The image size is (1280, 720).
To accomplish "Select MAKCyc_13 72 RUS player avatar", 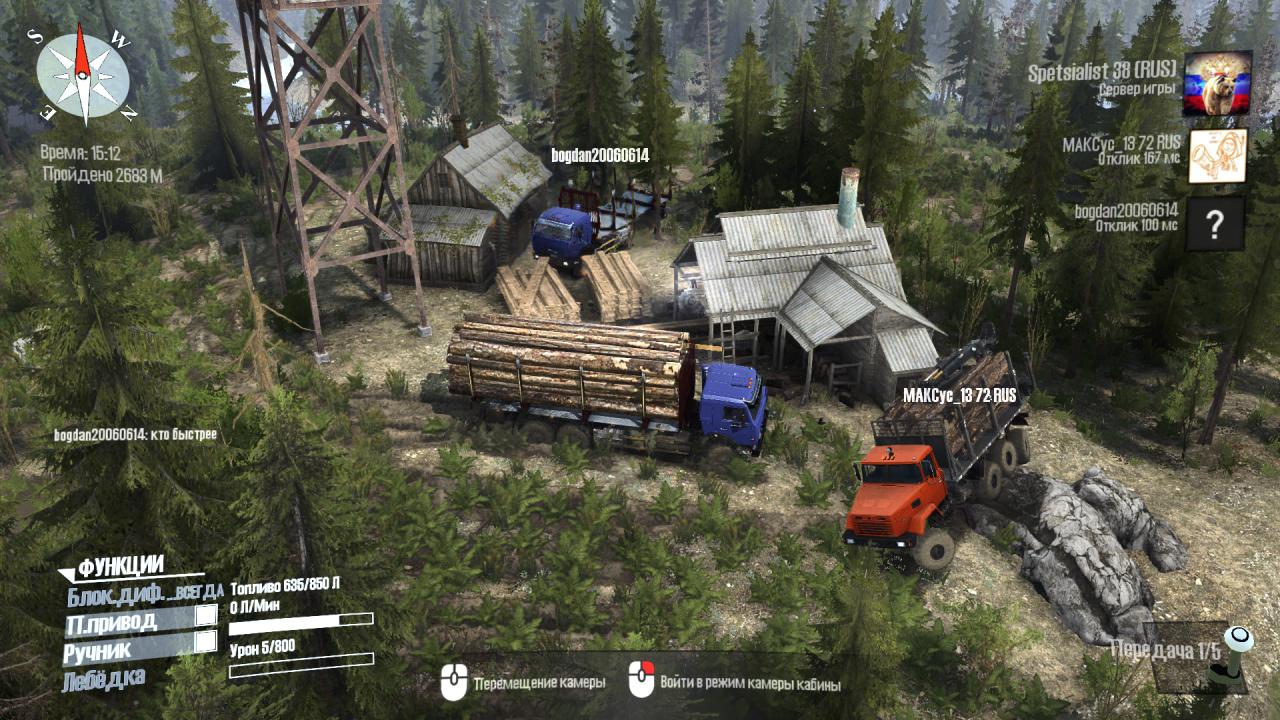I will click(1216, 155).
